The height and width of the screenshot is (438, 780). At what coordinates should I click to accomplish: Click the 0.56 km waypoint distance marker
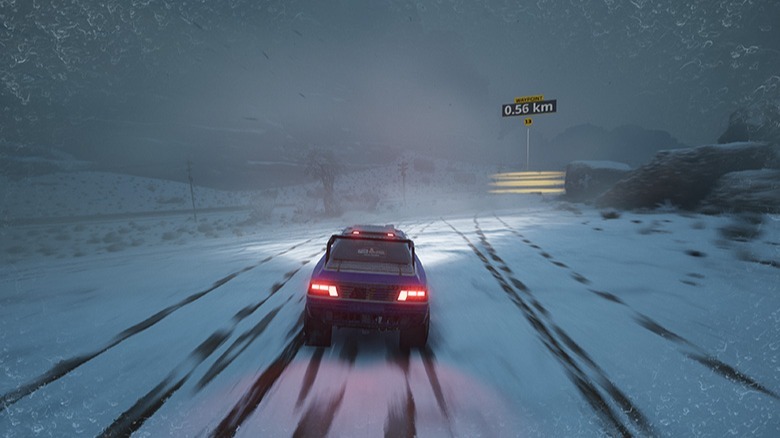click(x=529, y=107)
